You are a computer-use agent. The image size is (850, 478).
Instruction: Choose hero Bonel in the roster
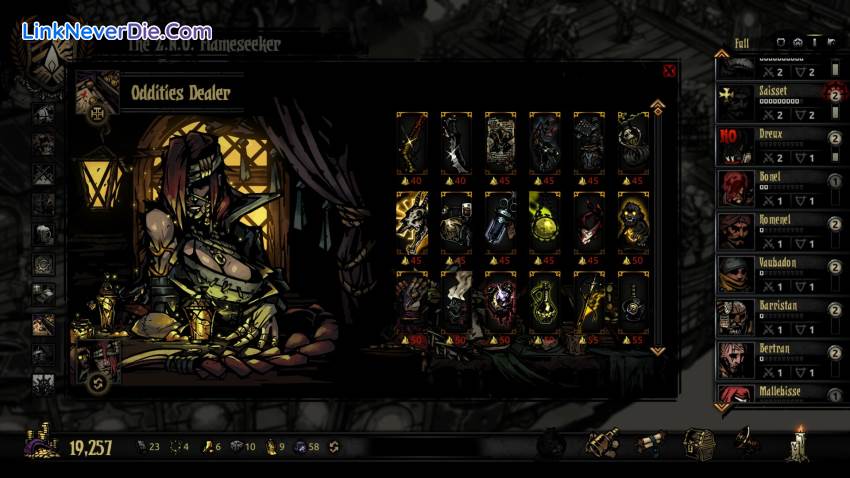pyautogui.click(x=769, y=188)
